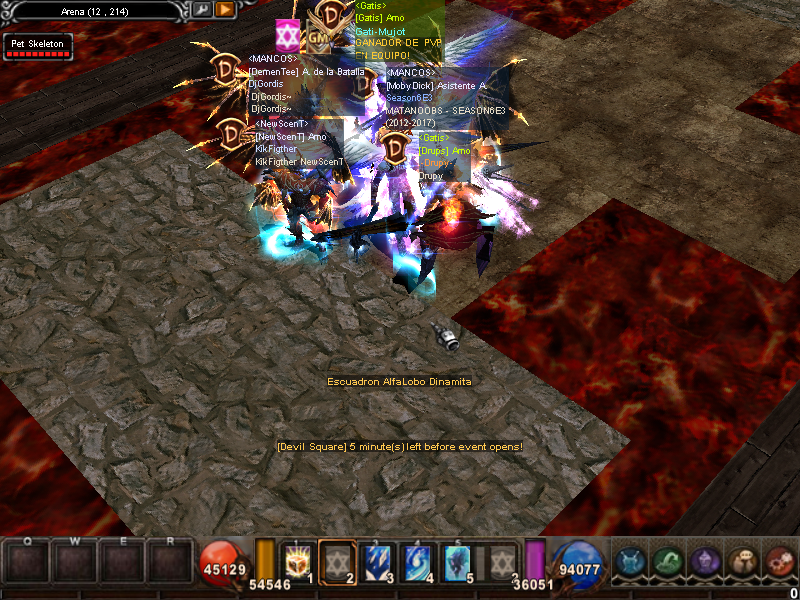Click the pink hexagram buff icon

(x=288, y=31)
